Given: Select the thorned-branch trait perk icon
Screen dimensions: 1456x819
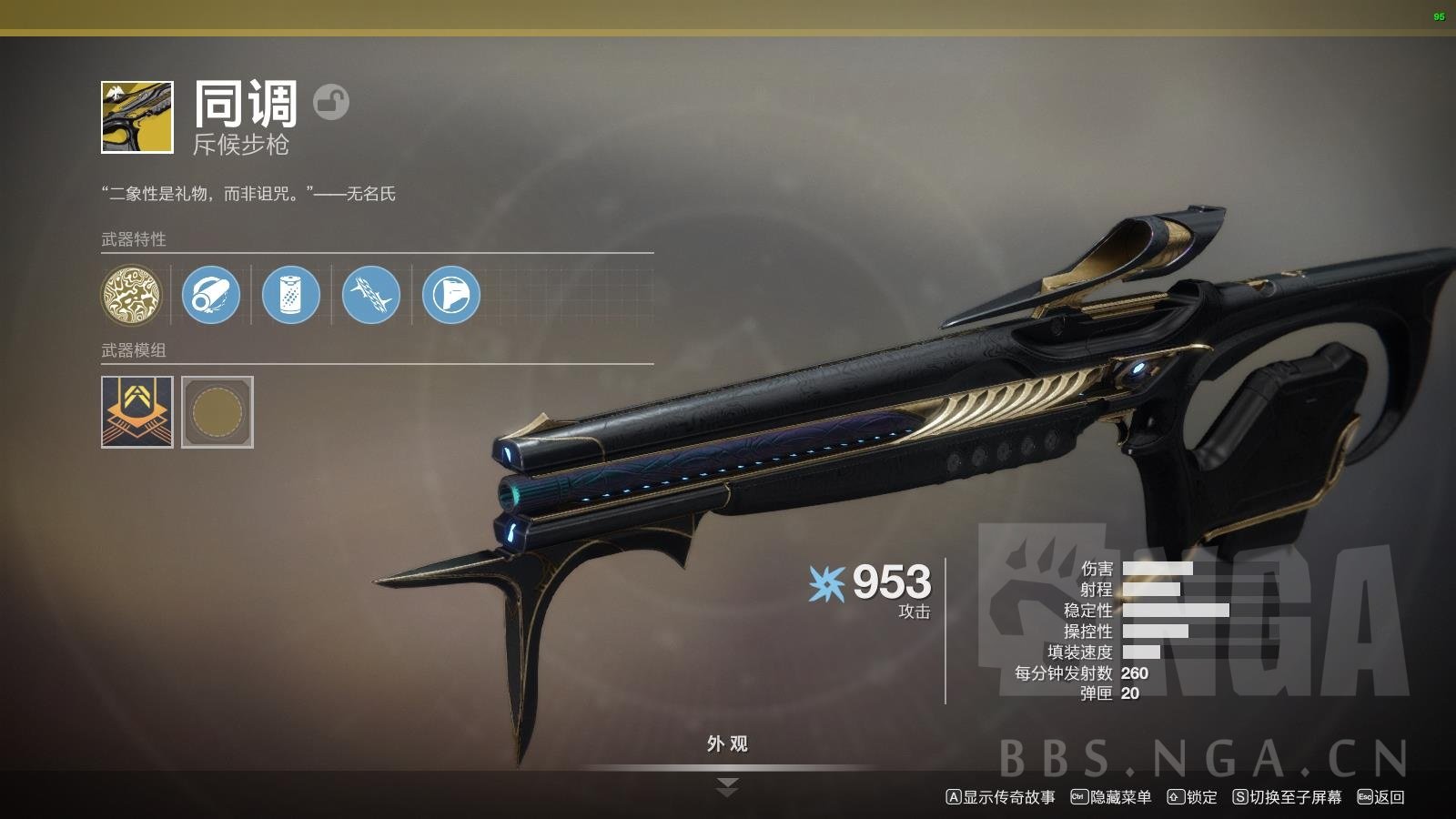Looking at the screenshot, I should [371, 295].
